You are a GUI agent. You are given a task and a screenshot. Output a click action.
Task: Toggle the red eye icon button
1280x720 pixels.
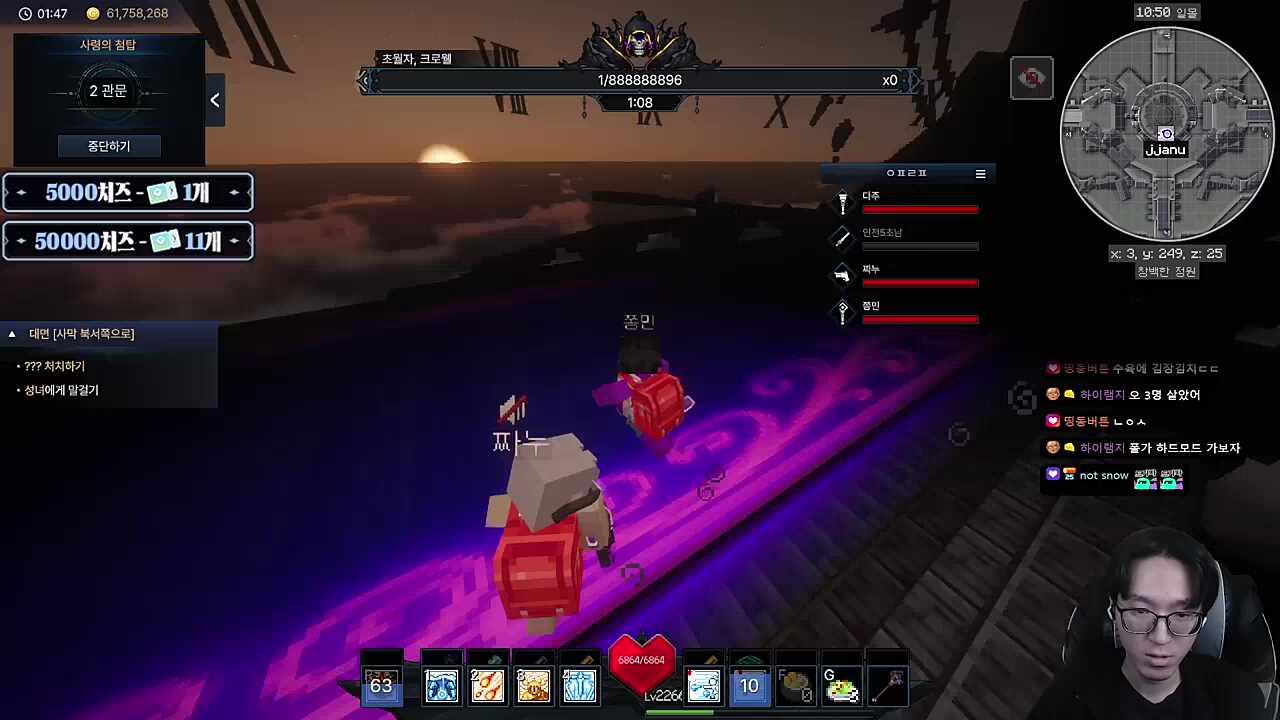click(1031, 78)
